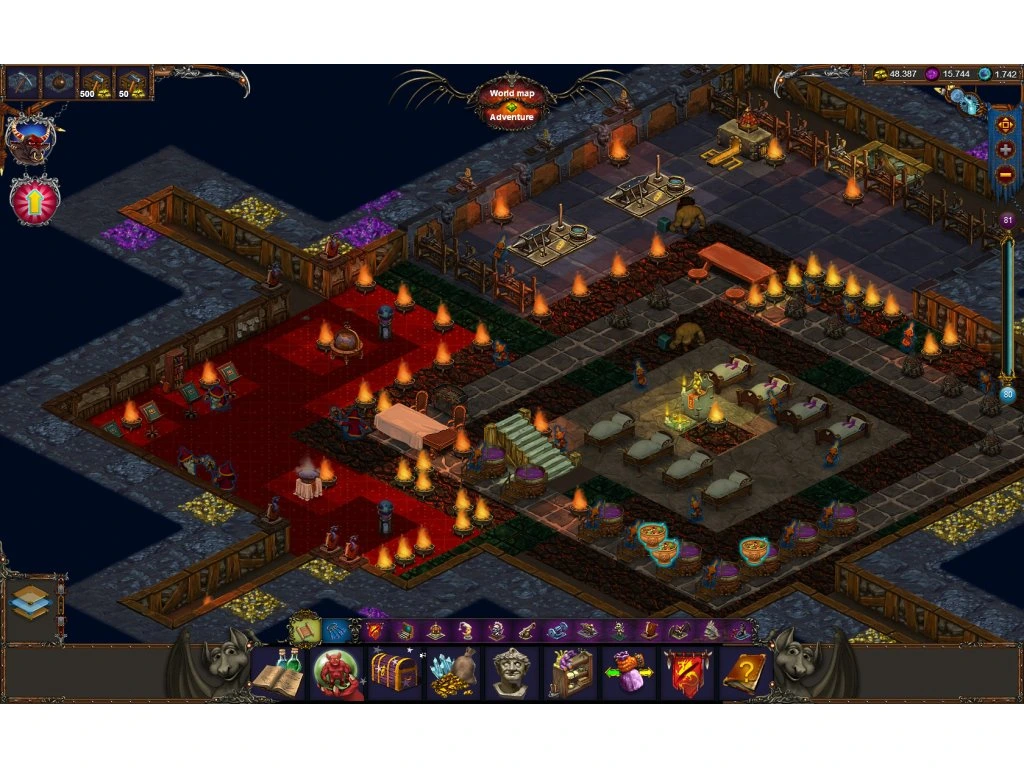Image resolution: width=1024 pixels, height=768 pixels.
Task: Open the treasure chest menu
Action: pyautogui.click(x=394, y=673)
